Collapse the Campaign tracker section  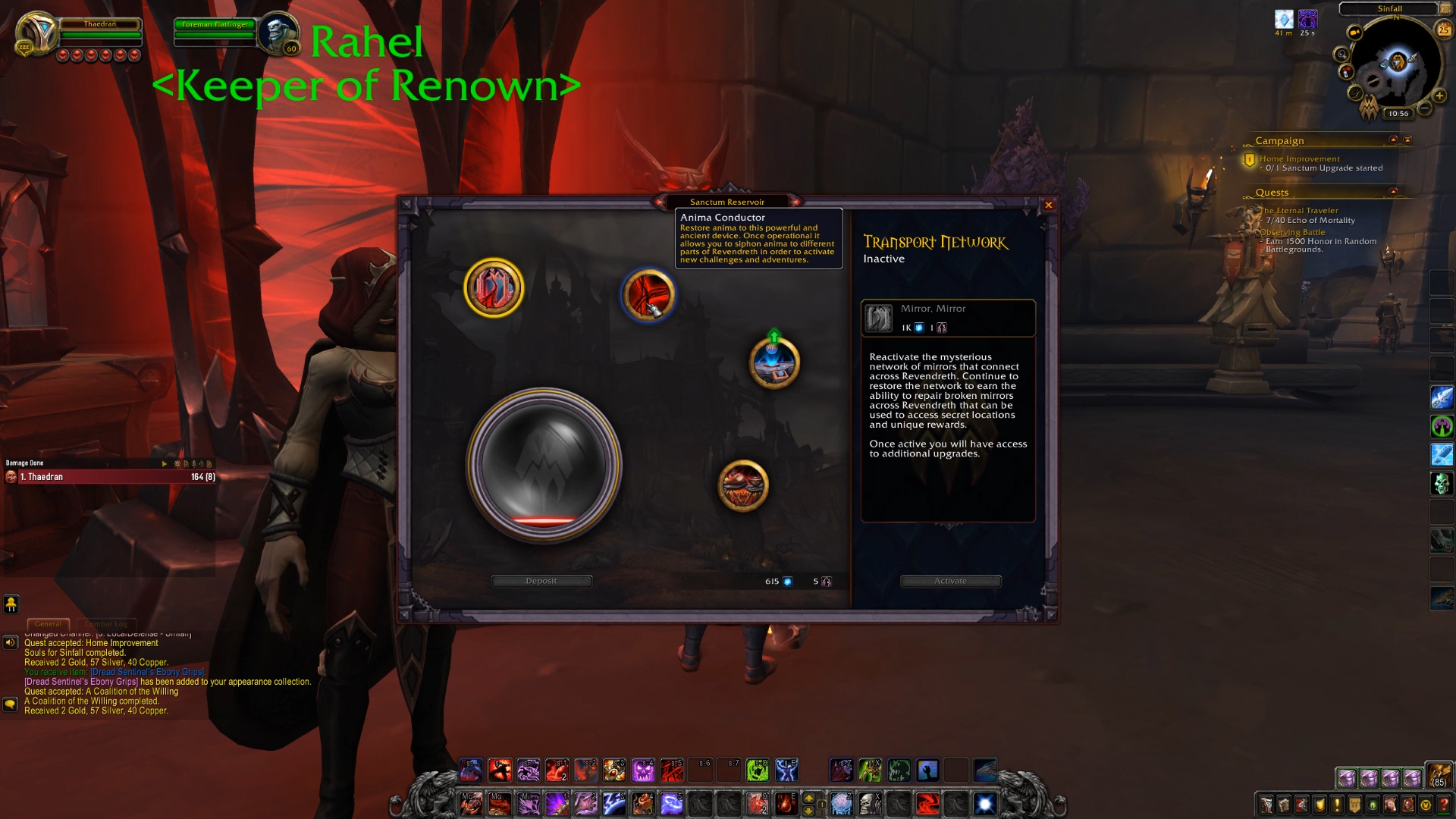point(1395,140)
